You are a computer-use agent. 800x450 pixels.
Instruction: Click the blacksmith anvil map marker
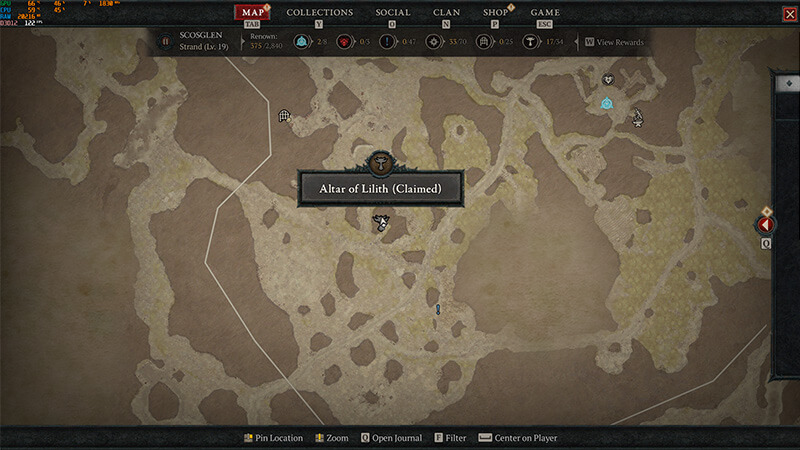pyautogui.click(x=636, y=118)
